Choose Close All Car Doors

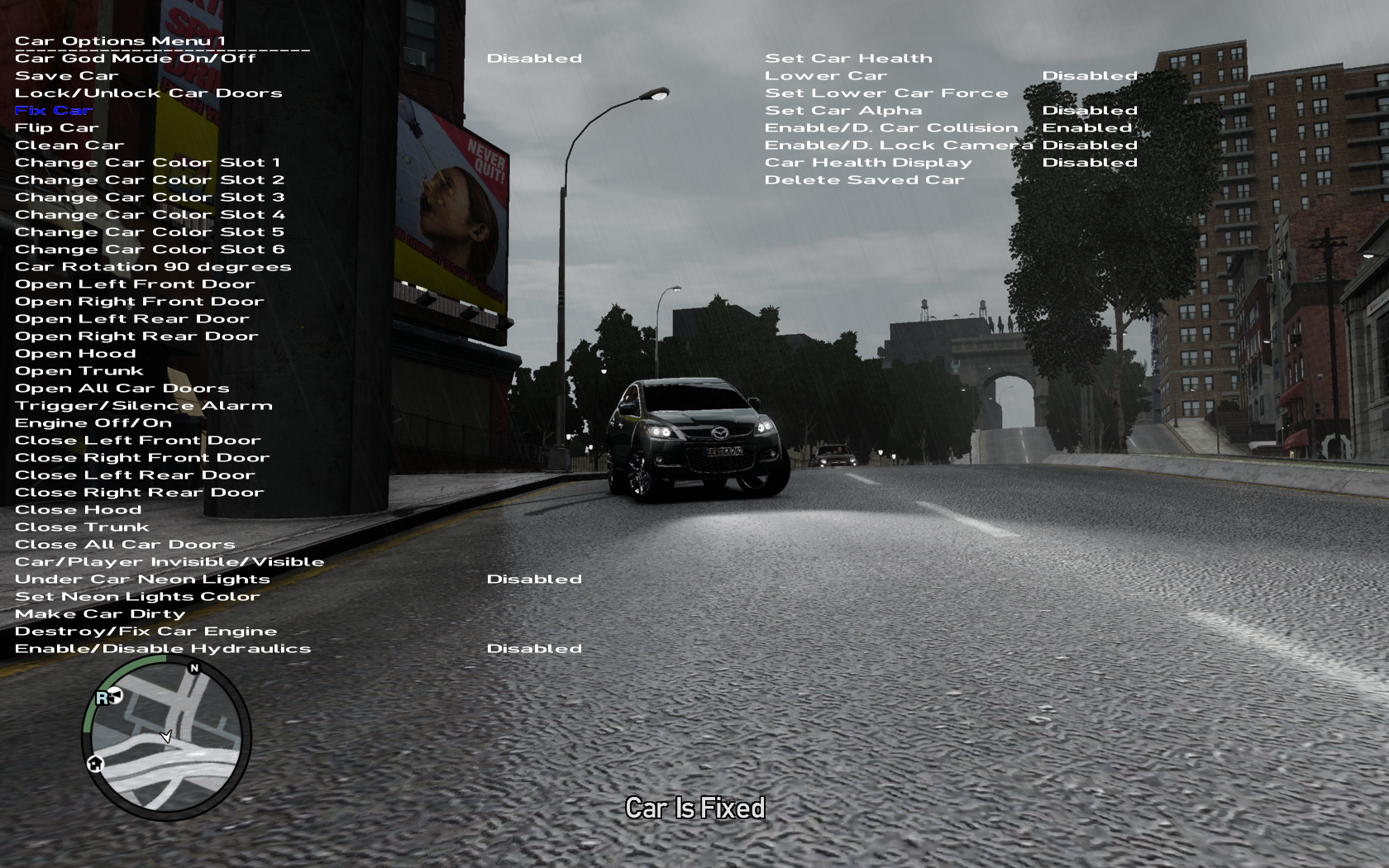[x=125, y=545]
